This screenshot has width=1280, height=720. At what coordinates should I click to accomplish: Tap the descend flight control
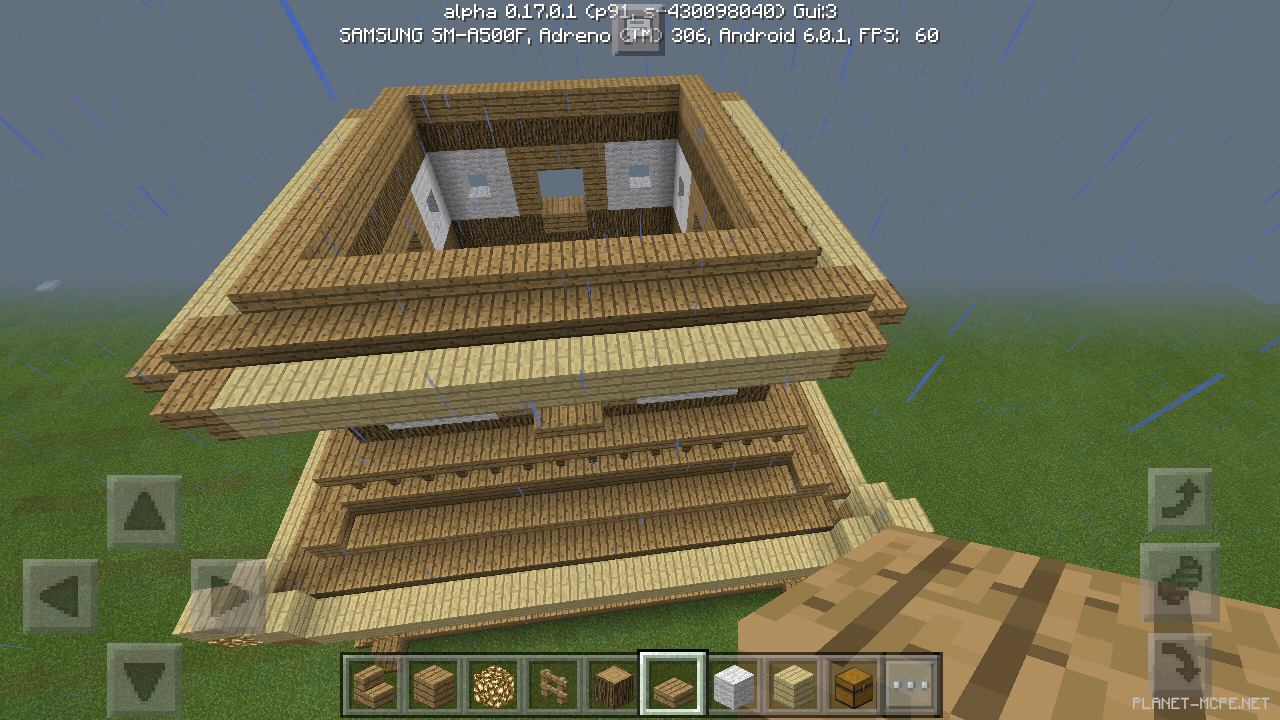(1180, 665)
